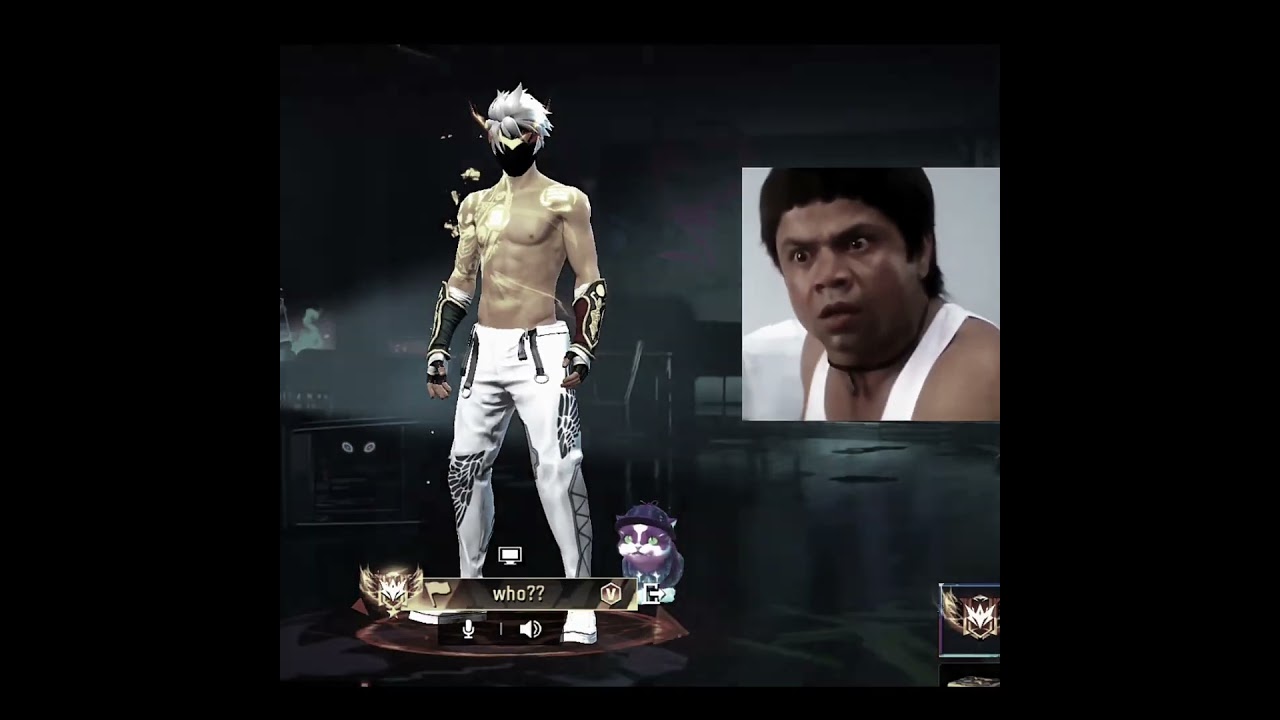The image size is (1280, 720).
Task: Toggle the microphone icon
Action: coord(468,629)
